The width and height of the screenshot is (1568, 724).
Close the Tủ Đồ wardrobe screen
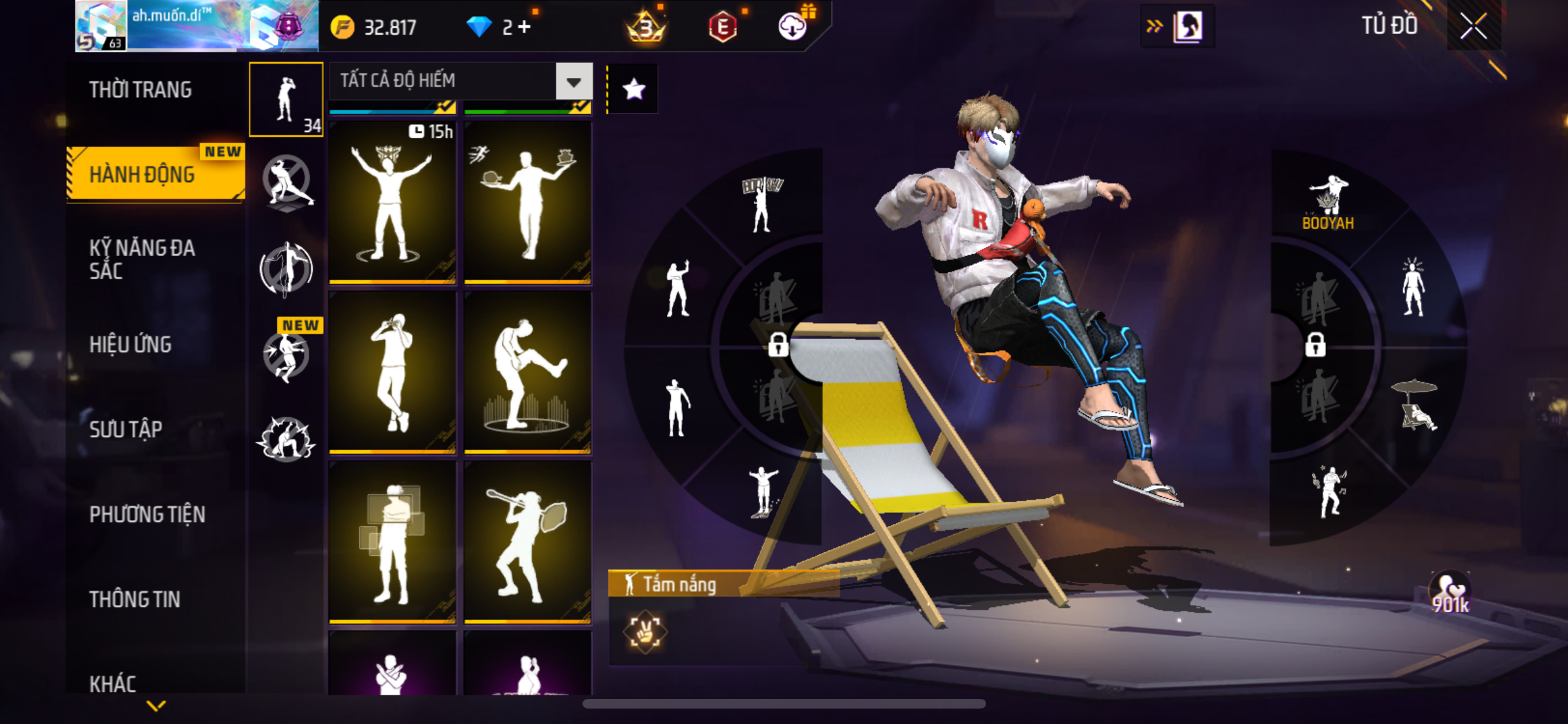(x=1473, y=26)
